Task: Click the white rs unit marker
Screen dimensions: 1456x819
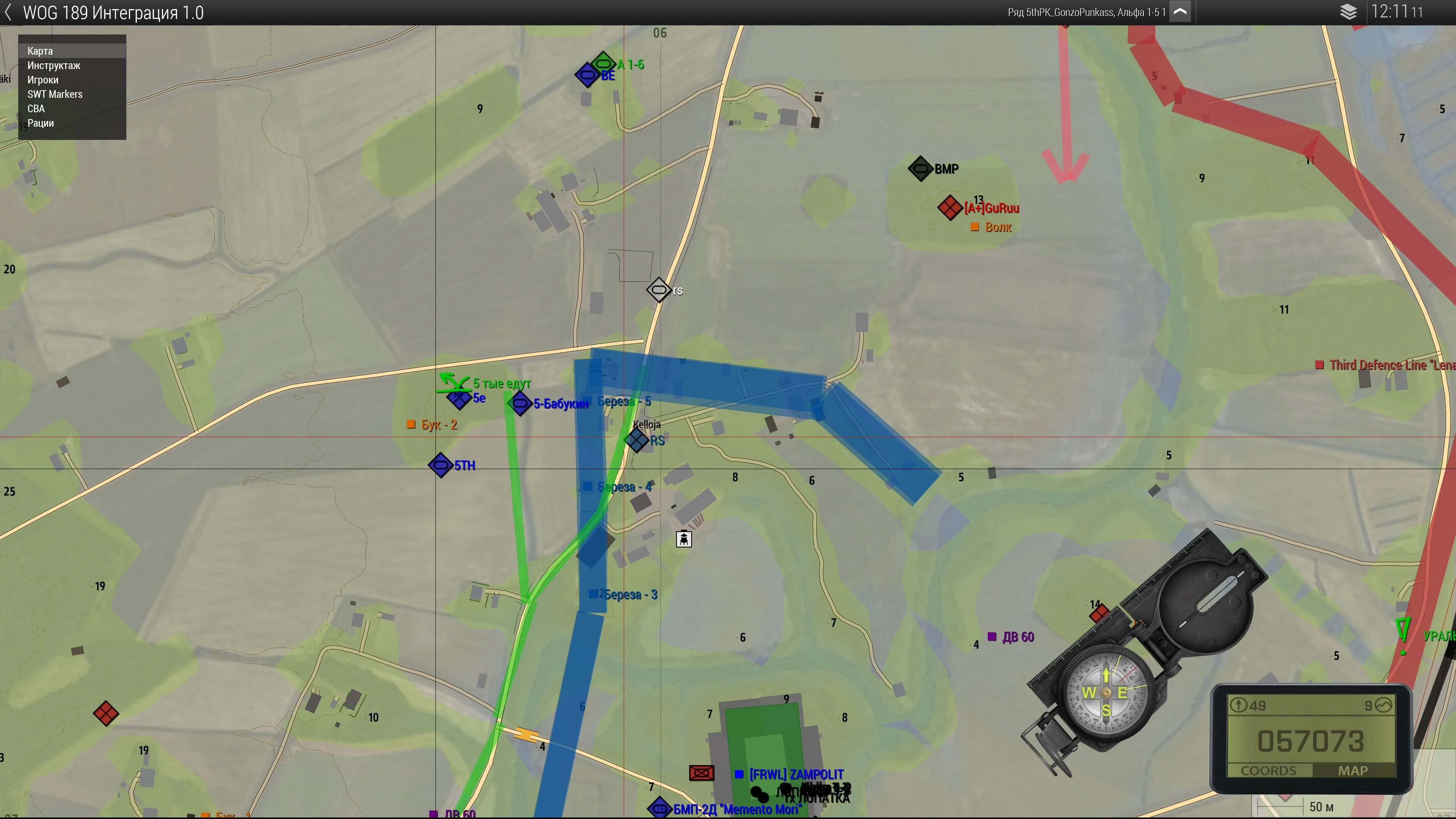Action: [659, 290]
